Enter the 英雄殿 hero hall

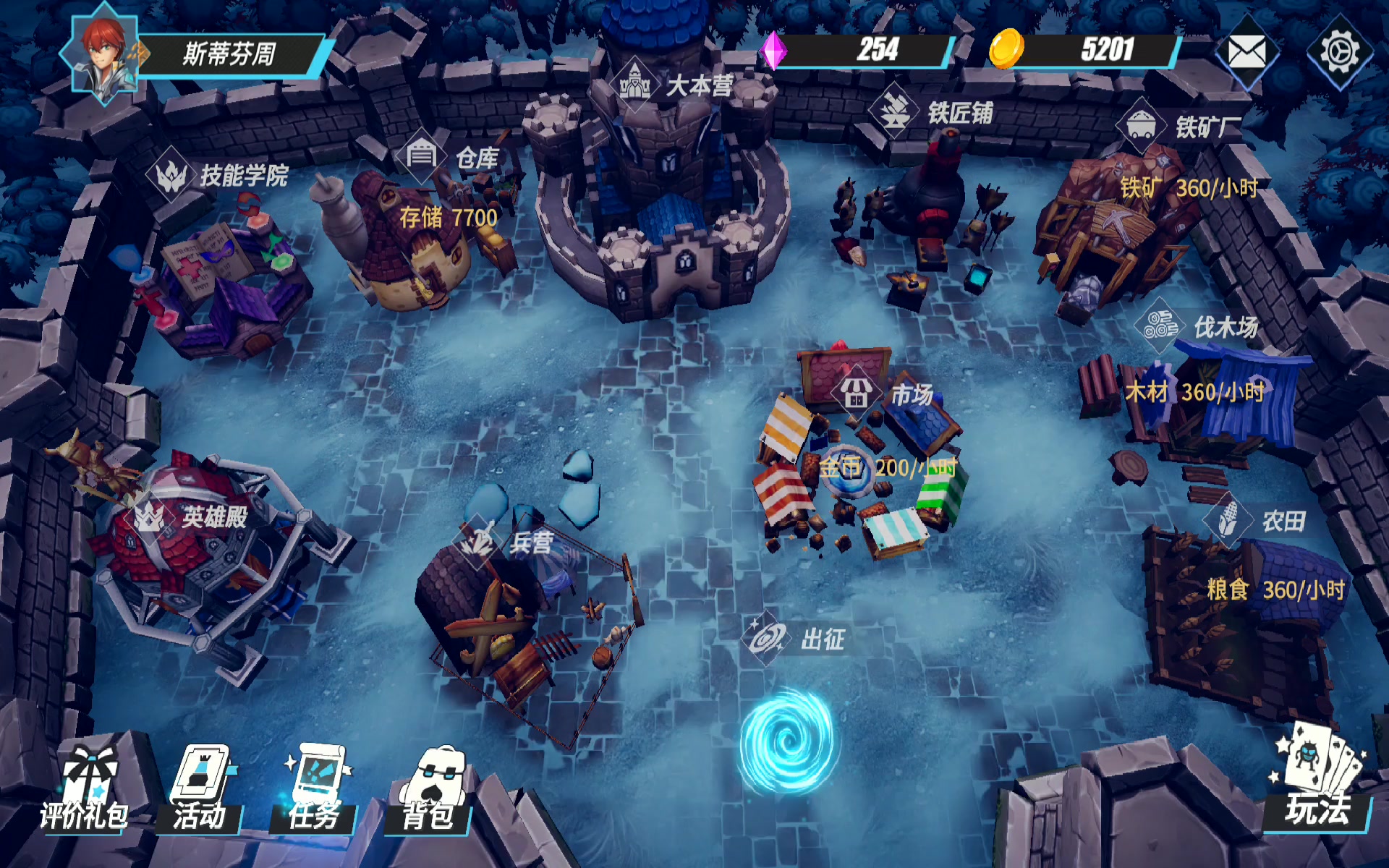pyautogui.click(x=190, y=517)
